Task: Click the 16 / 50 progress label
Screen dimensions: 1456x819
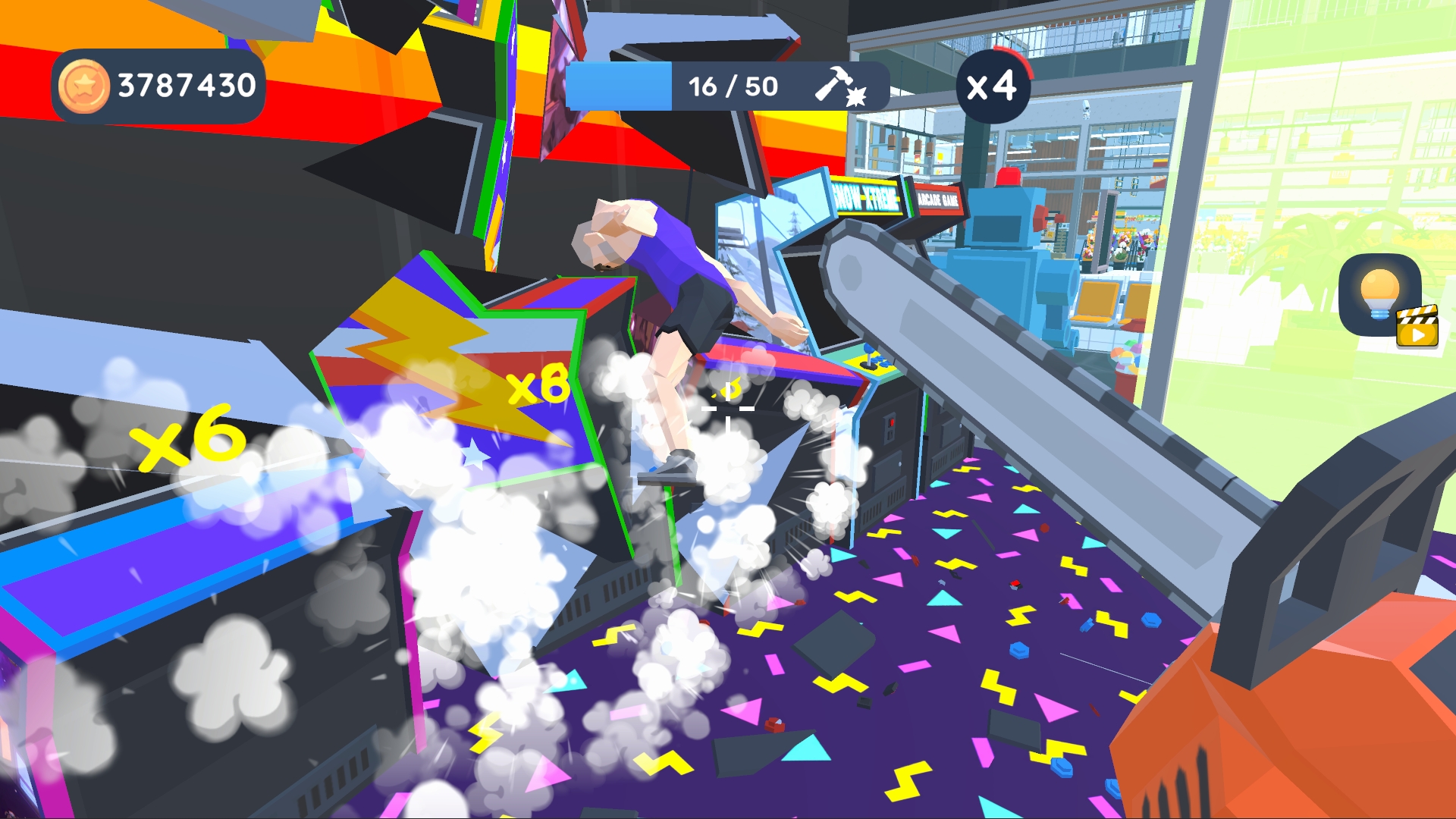Action: pyautogui.click(x=730, y=85)
